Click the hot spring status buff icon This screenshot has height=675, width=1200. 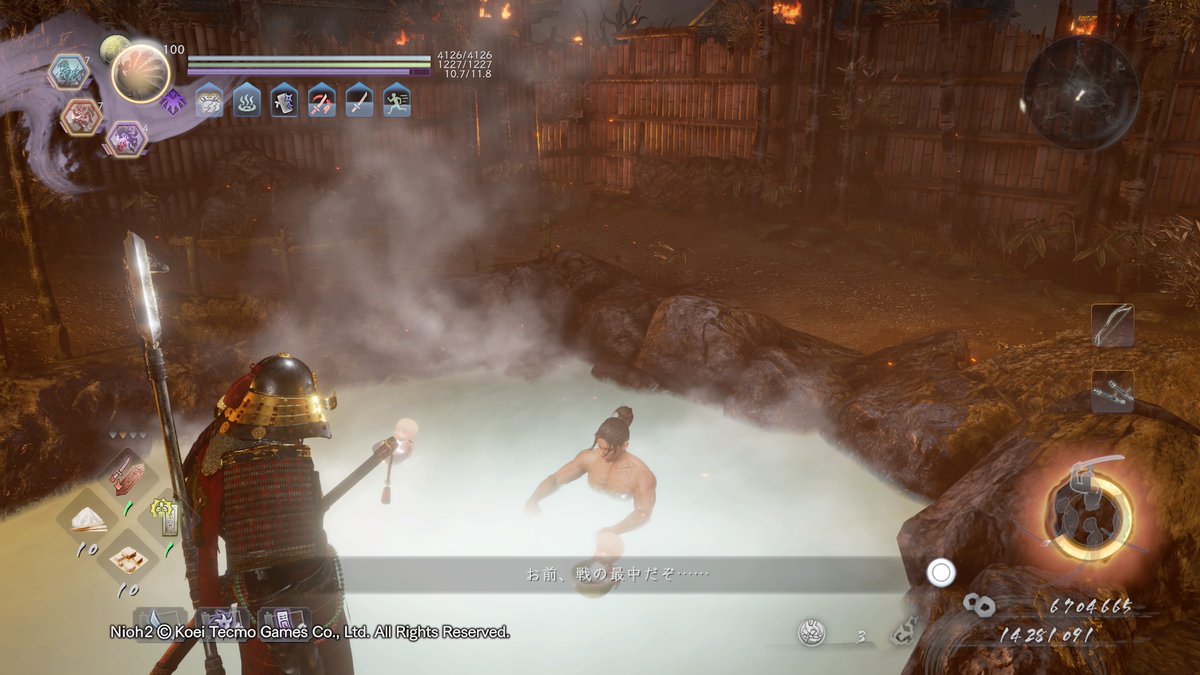[247, 100]
